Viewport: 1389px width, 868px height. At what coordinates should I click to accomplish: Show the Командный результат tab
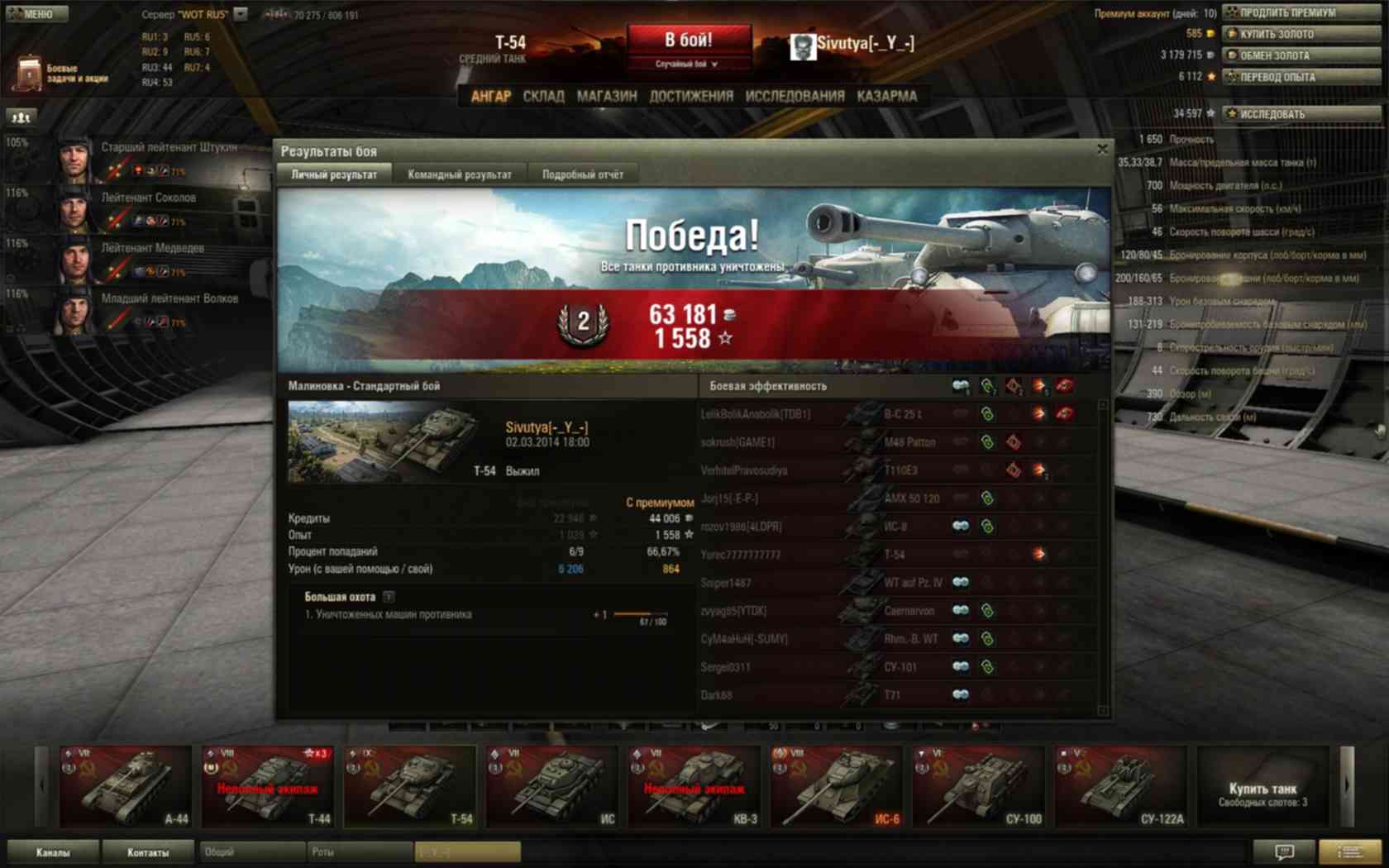click(x=460, y=174)
